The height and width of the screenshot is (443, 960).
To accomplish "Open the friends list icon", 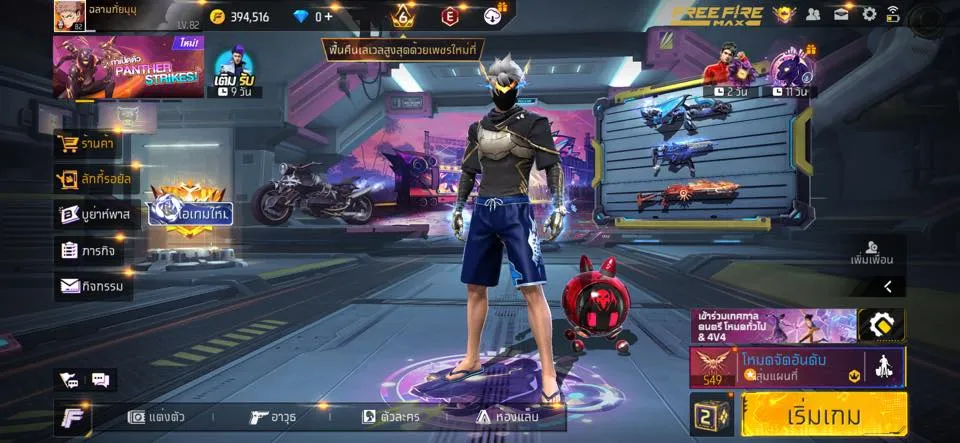I will (813, 14).
